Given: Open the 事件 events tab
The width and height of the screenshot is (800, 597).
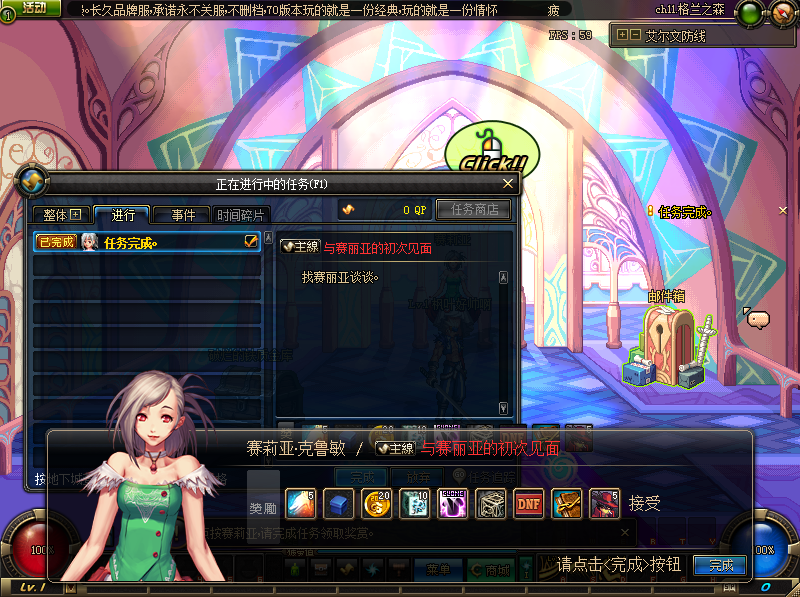Looking at the screenshot, I should [183, 215].
